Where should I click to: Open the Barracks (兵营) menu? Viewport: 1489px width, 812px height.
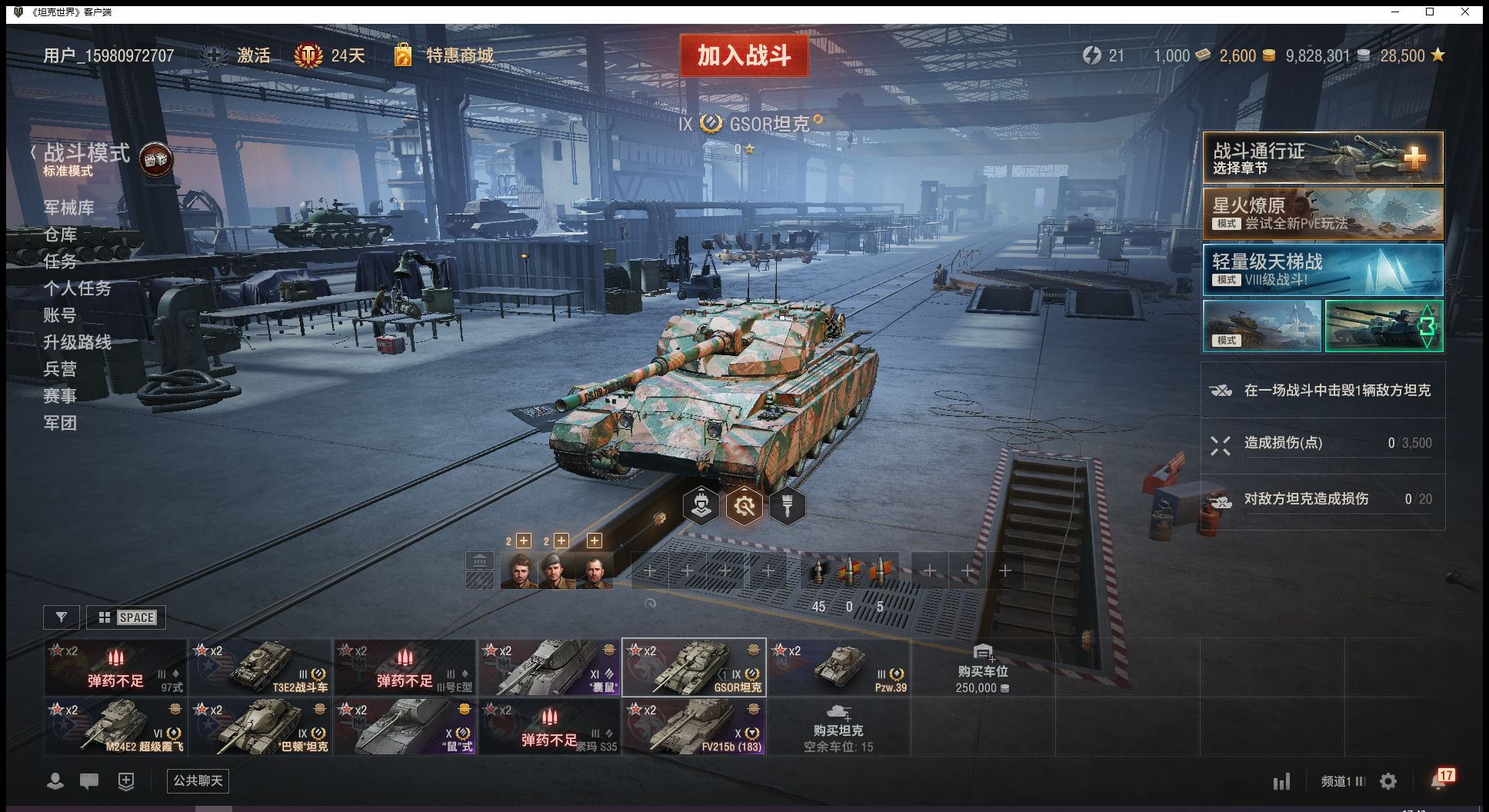point(60,369)
